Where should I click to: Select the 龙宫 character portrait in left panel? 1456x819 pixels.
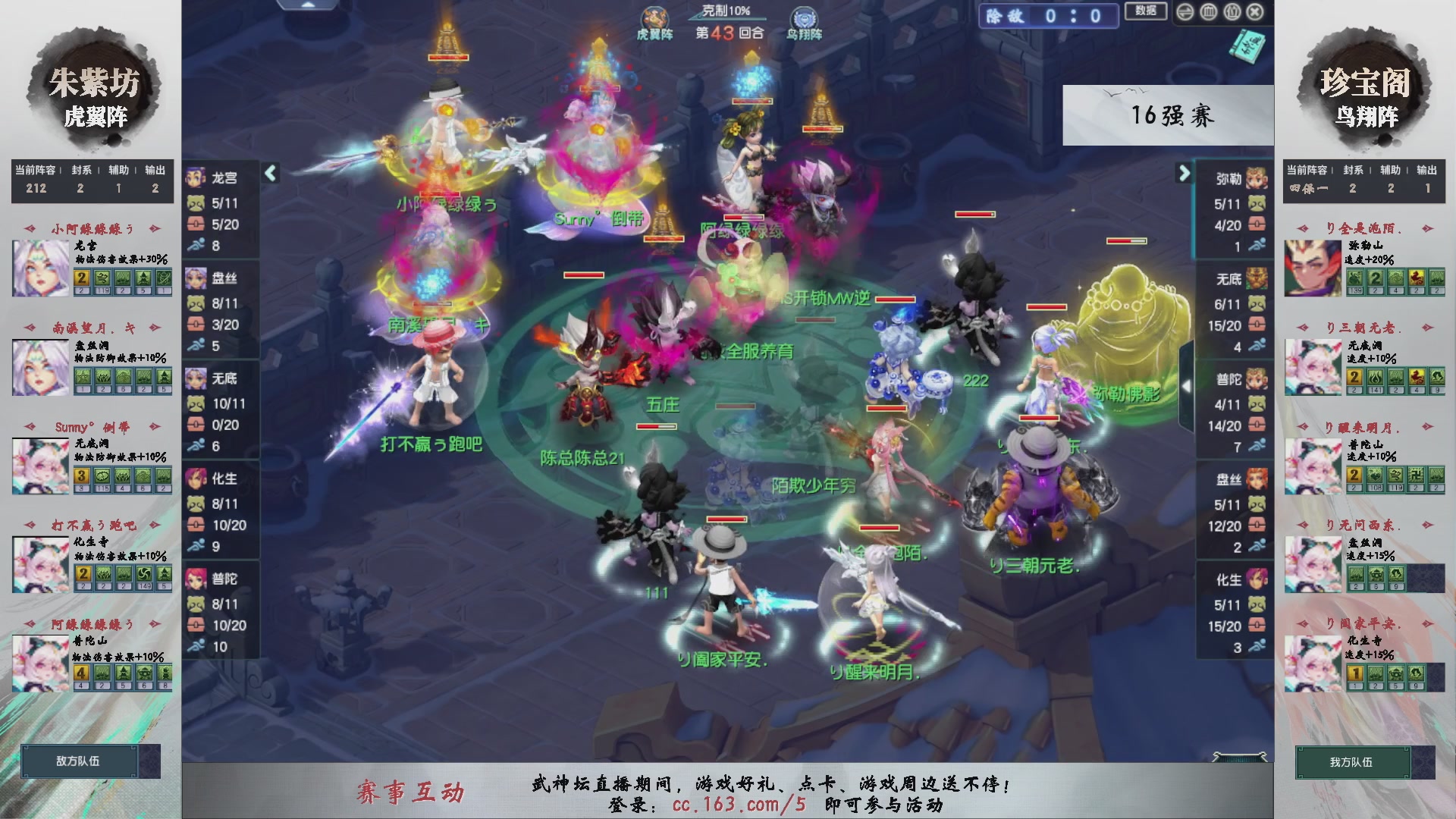(196, 177)
